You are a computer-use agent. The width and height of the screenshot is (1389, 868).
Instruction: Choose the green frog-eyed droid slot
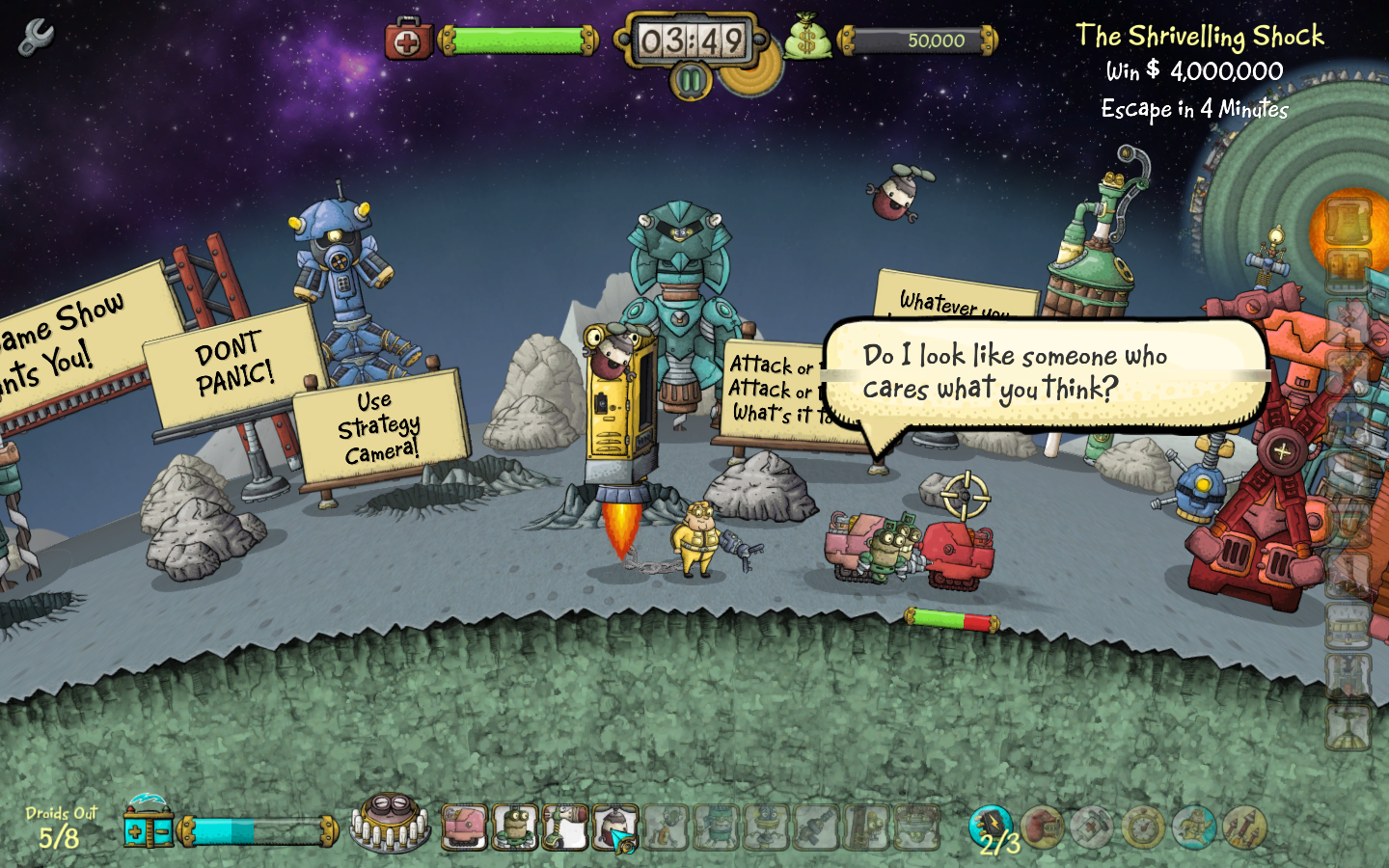pyautogui.click(x=515, y=827)
